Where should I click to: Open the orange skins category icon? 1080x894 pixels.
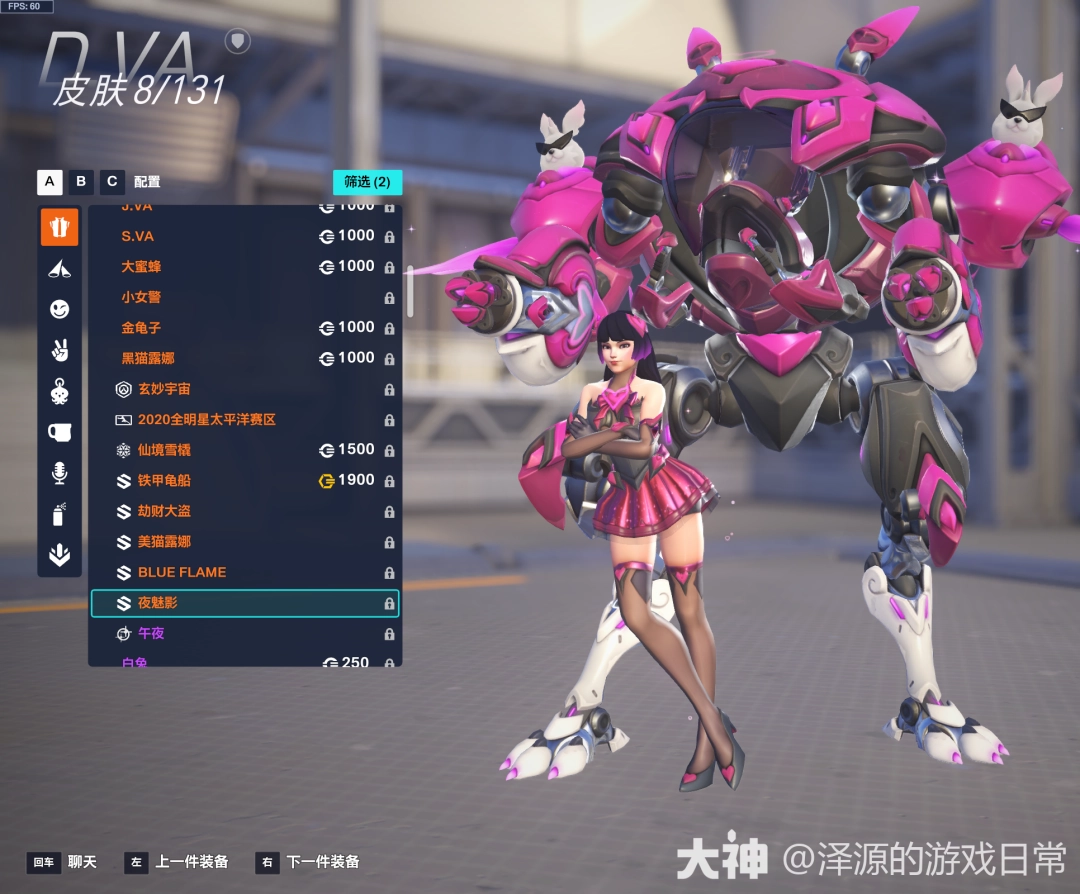pos(59,227)
